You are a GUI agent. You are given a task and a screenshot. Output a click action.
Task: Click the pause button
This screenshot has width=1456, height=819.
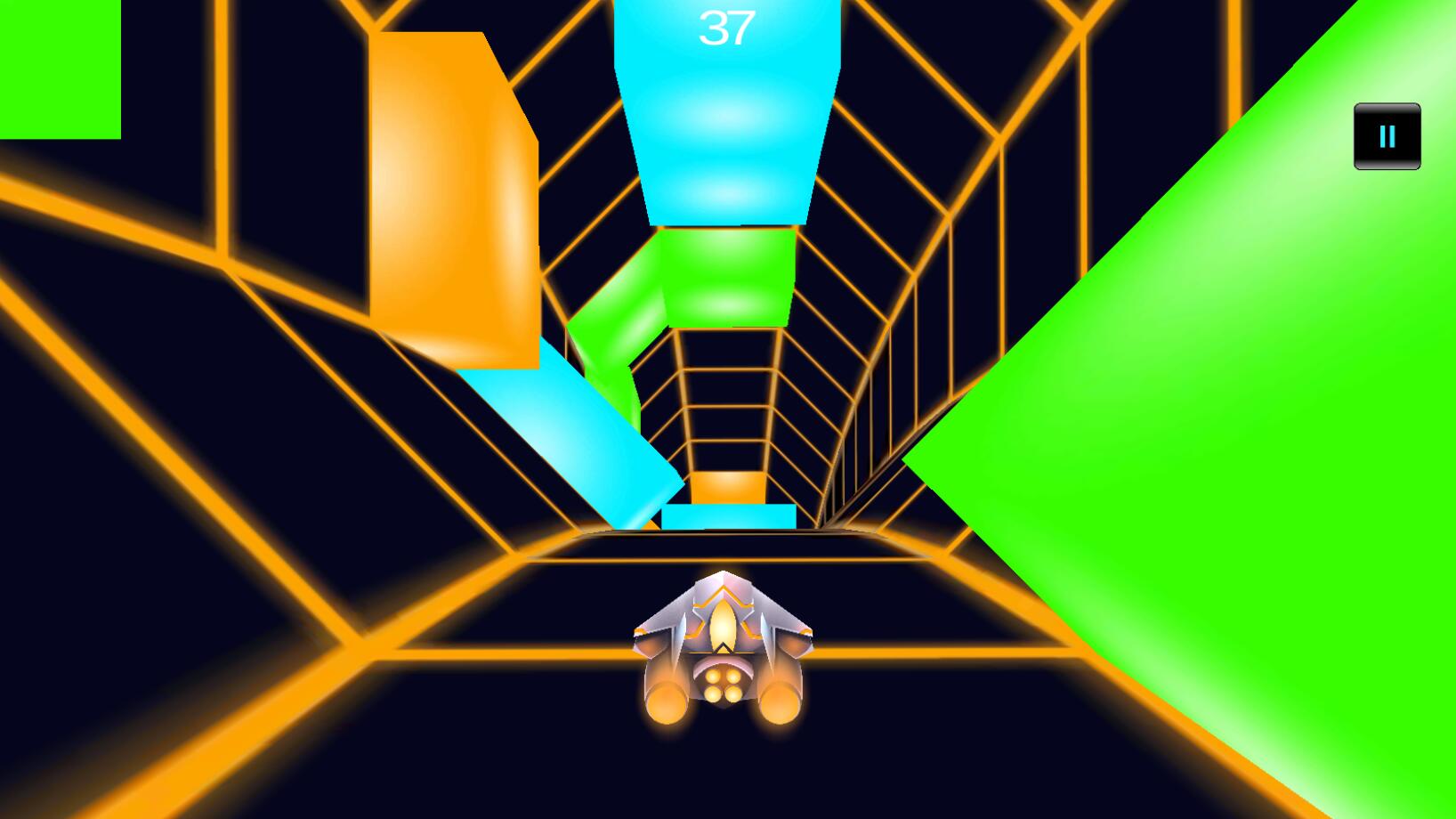click(1386, 135)
